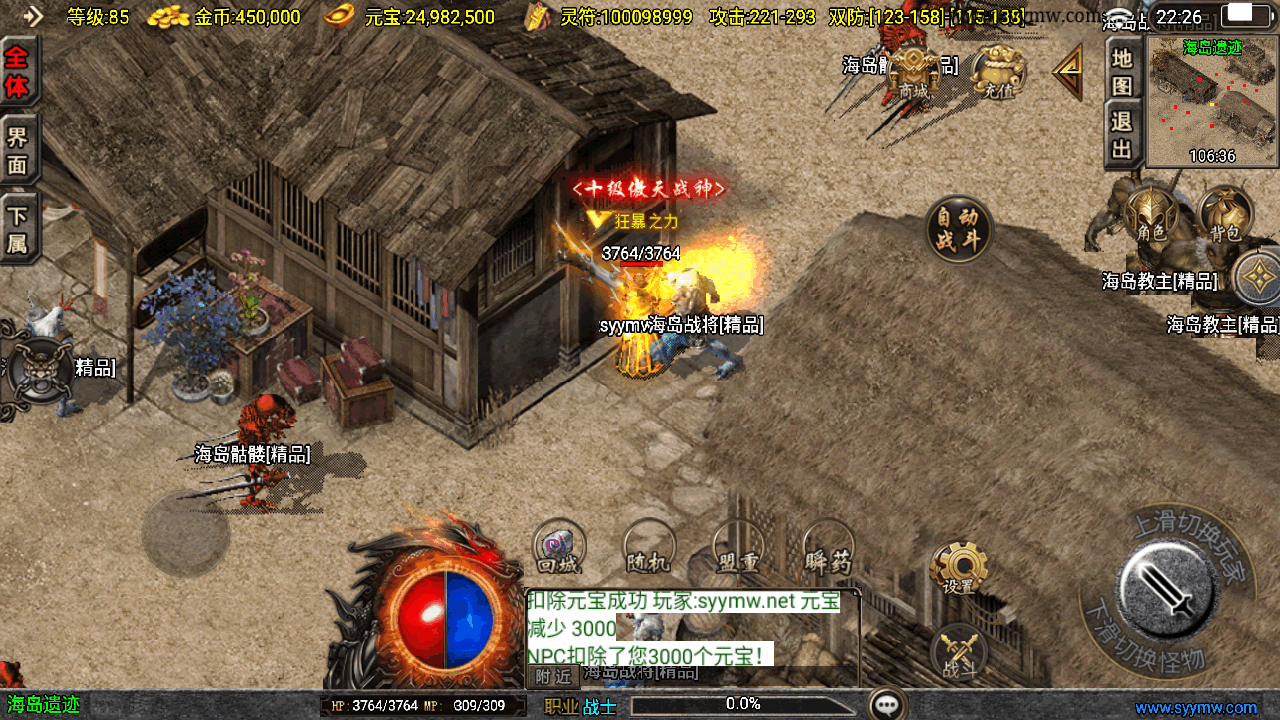Open the 海岛遗迹 minimap

pyautogui.click(x=1212, y=100)
